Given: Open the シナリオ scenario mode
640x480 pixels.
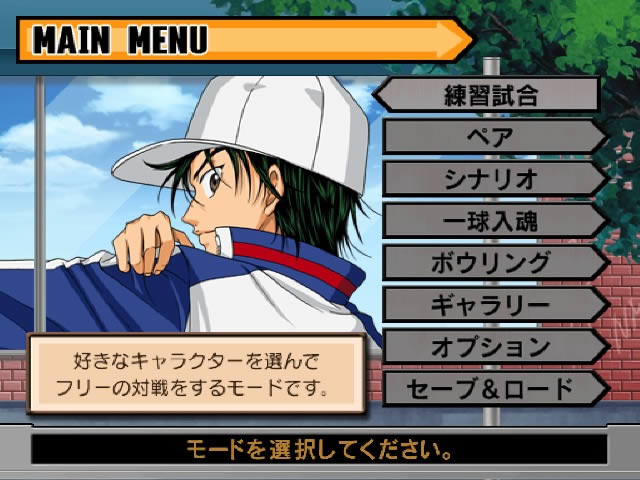Looking at the screenshot, I should point(490,180).
